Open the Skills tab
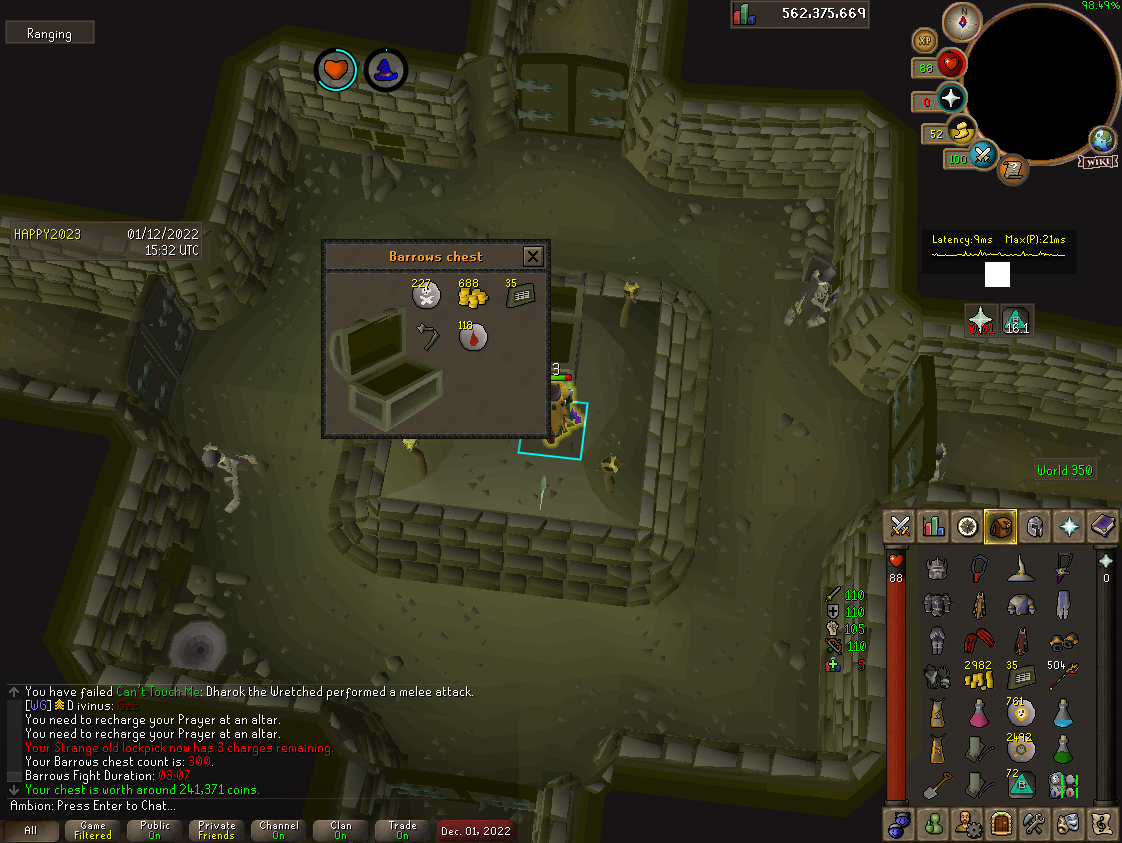This screenshot has height=843, width=1122. tap(934, 526)
